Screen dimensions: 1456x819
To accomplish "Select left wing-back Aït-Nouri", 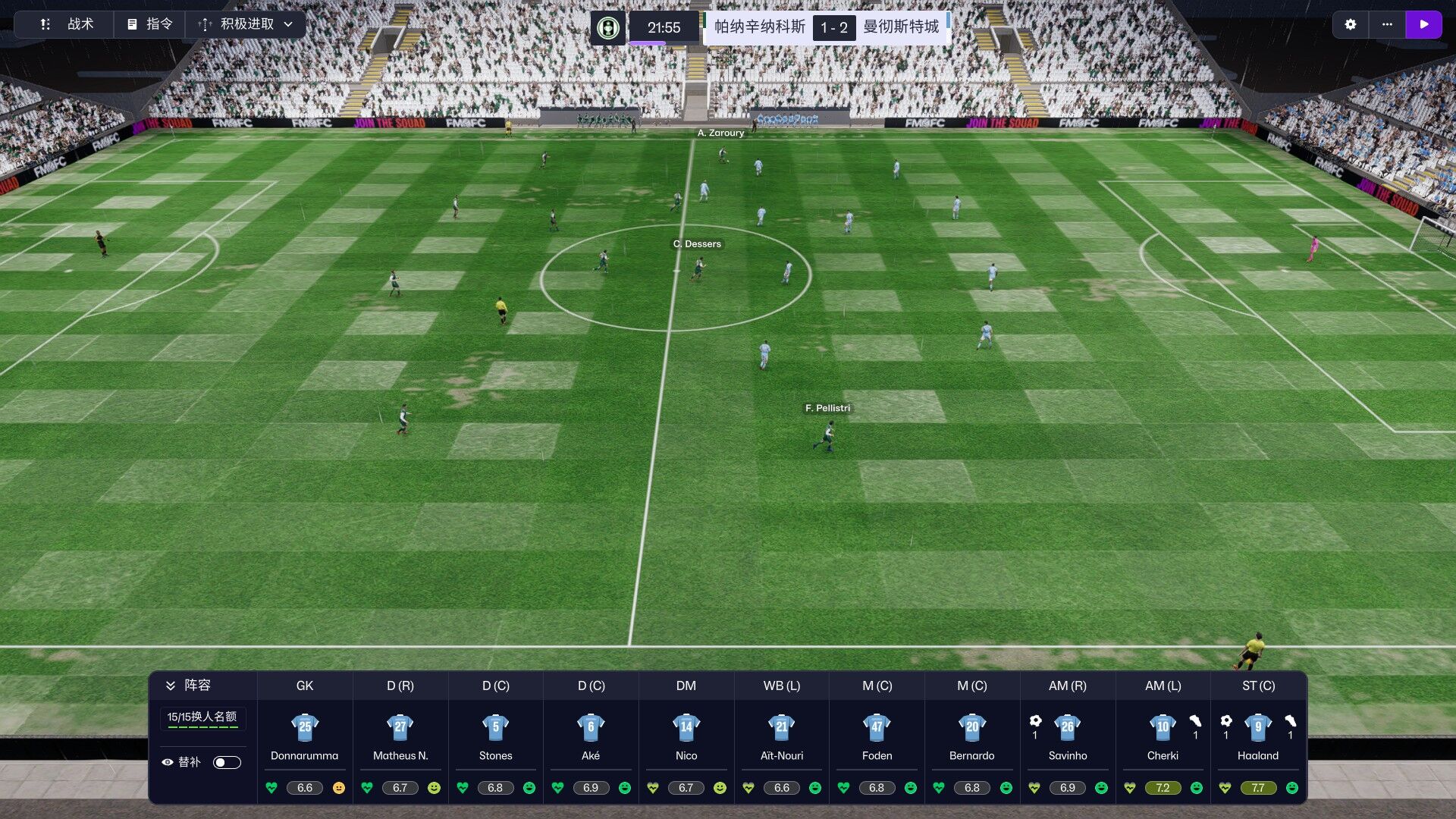I will tap(782, 736).
